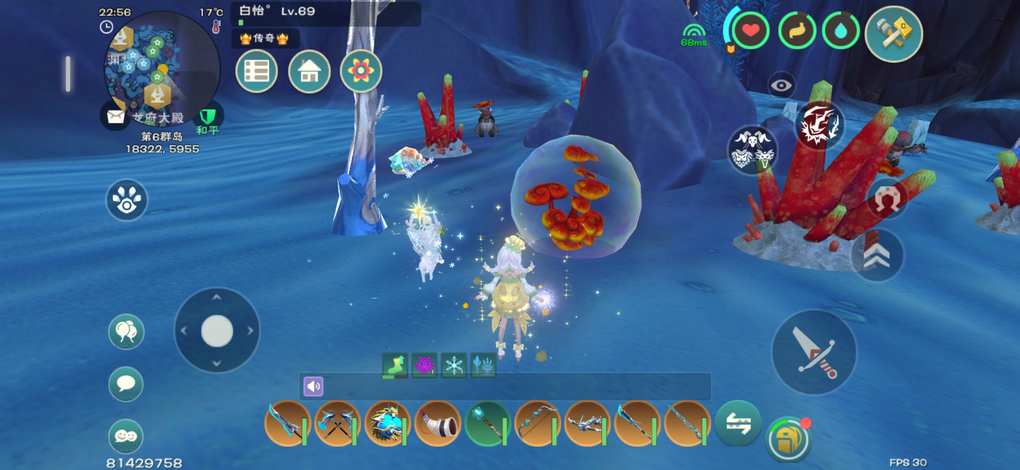Viewport: 1020px width, 470px height.
Task: Swap hotbar with the arrows button
Action: coord(738,422)
